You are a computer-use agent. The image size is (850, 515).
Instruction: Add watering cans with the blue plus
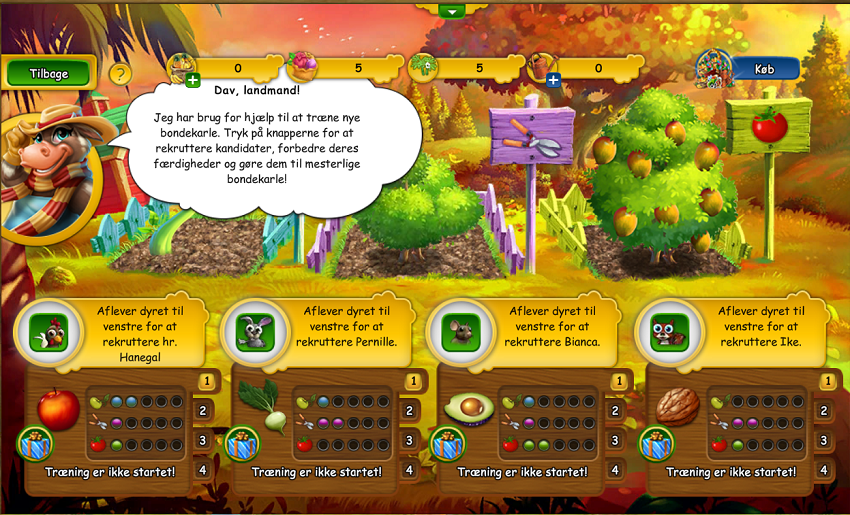(553, 80)
